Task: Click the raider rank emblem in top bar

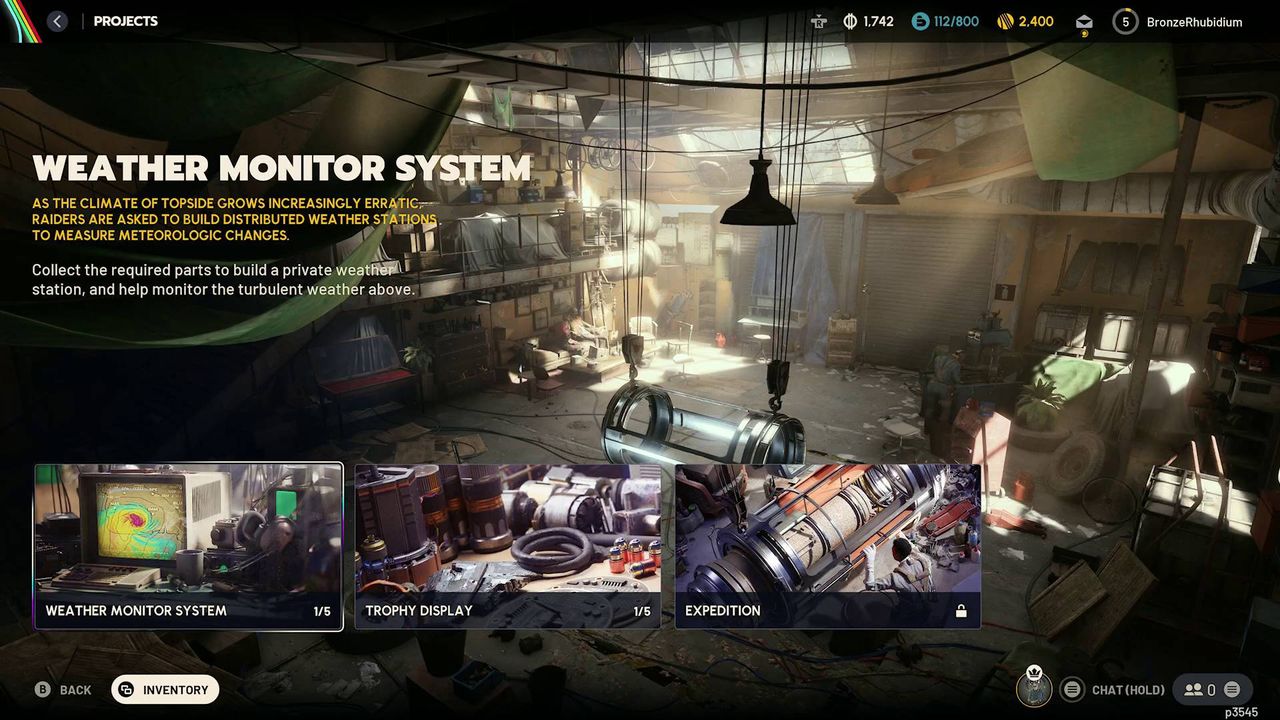Action: pos(820,21)
